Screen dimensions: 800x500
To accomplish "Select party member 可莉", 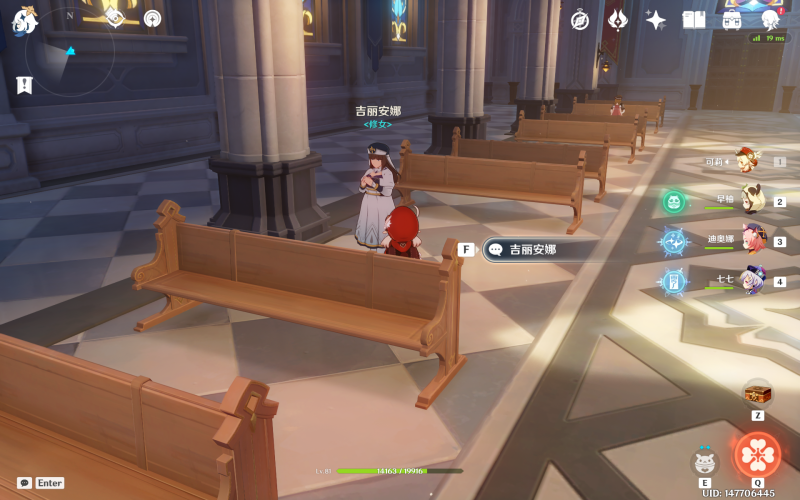I will point(746,160).
